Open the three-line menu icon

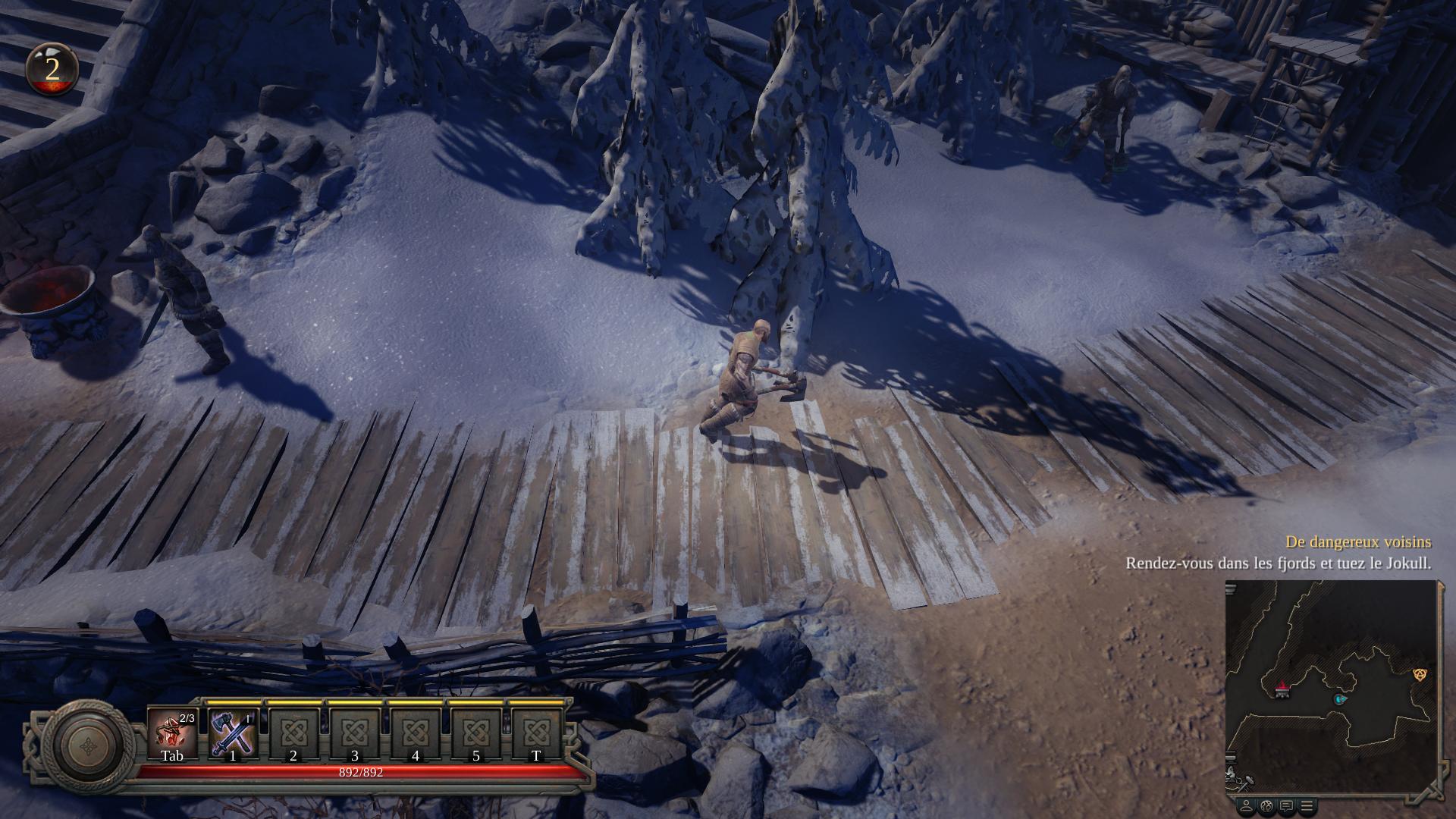coord(1307,805)
